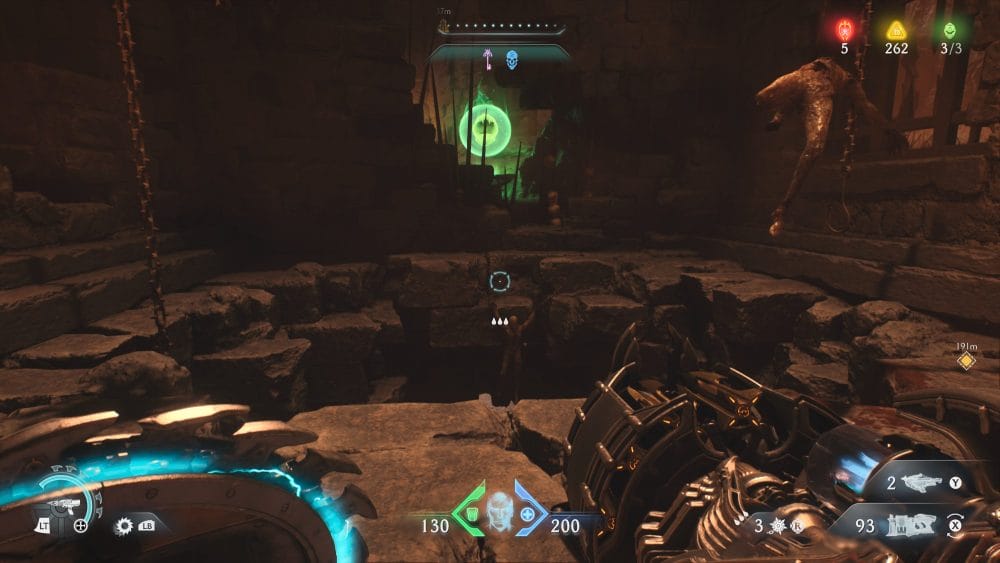Select the yellow gold currency icon
This screenshot has width=1000, height=563.
point(896,31)
